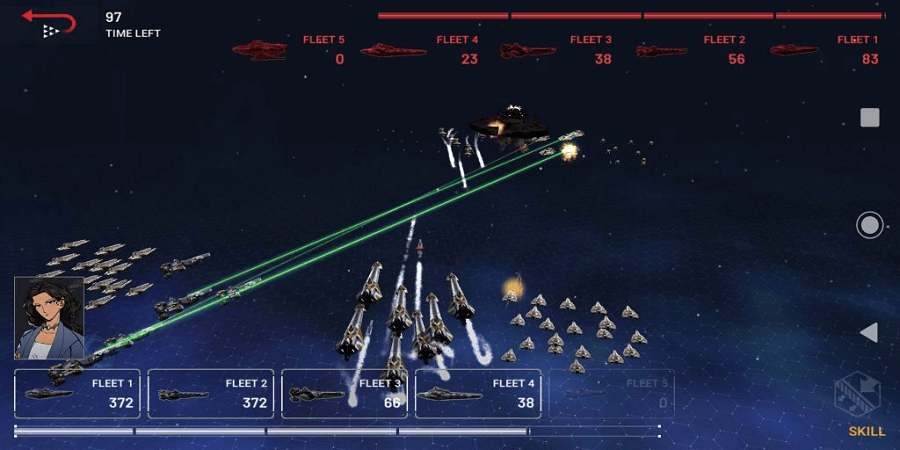
Task: Choose the Fleet 2 card
Action: tap(211, 393)
